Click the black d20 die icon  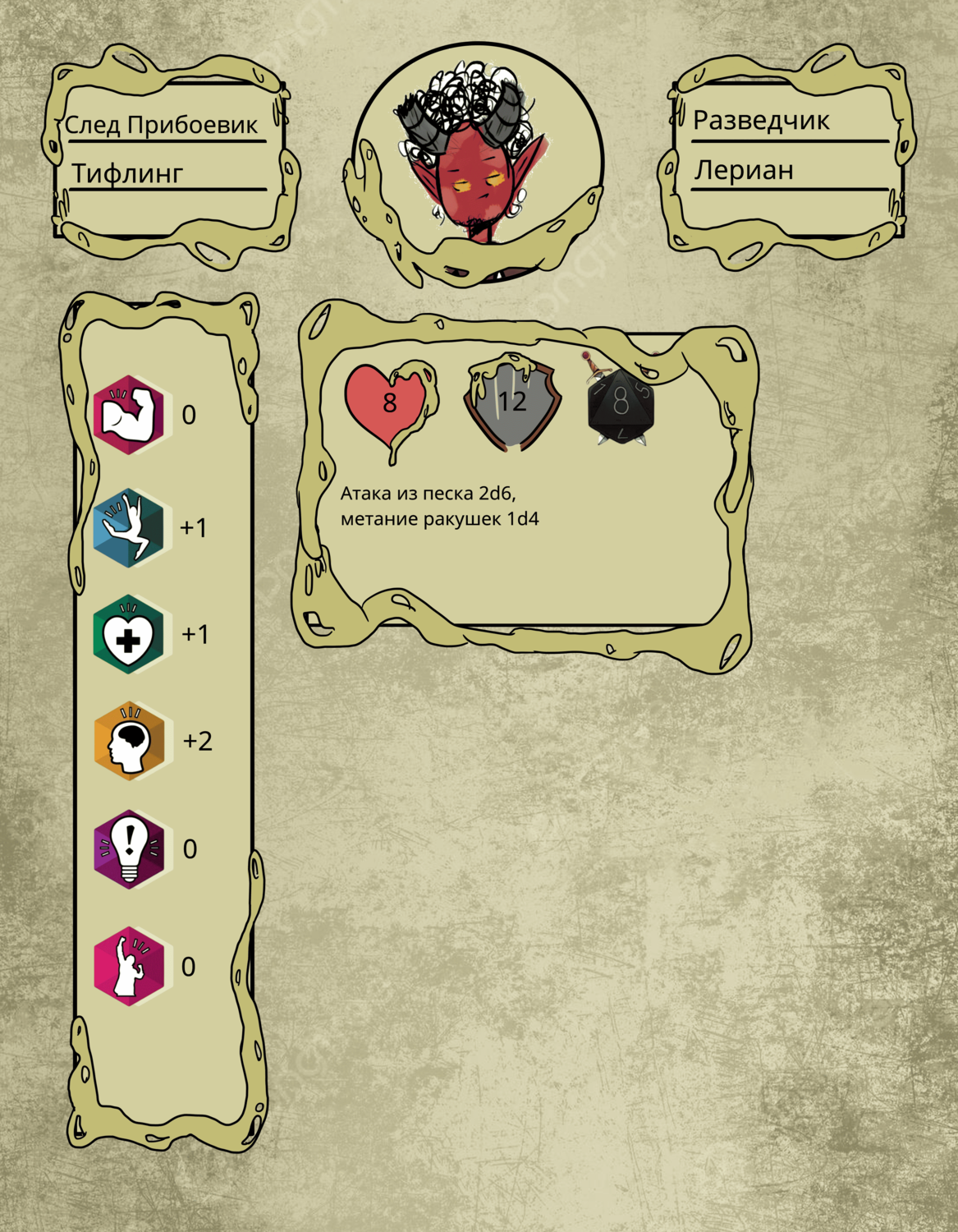(x=621, y=404)
